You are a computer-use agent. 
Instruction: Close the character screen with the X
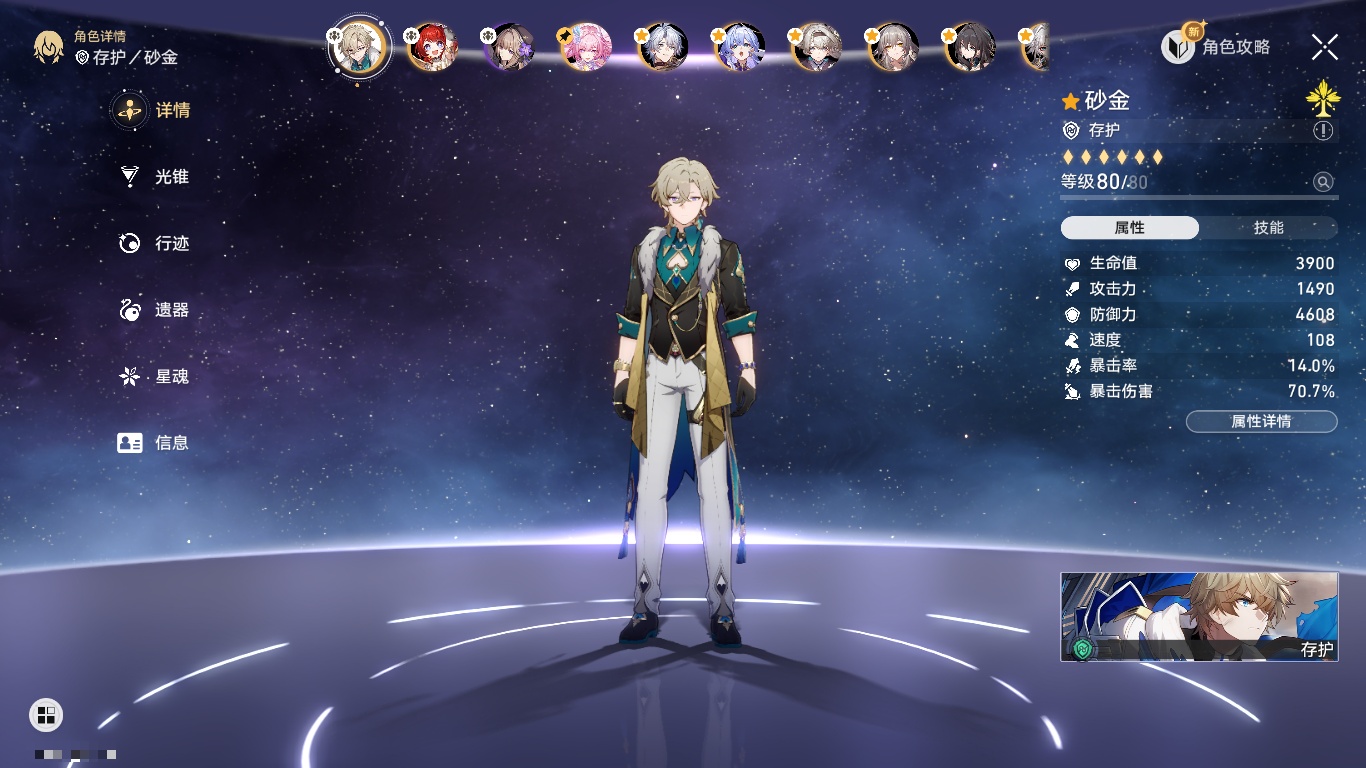[x=1325, y=47]
